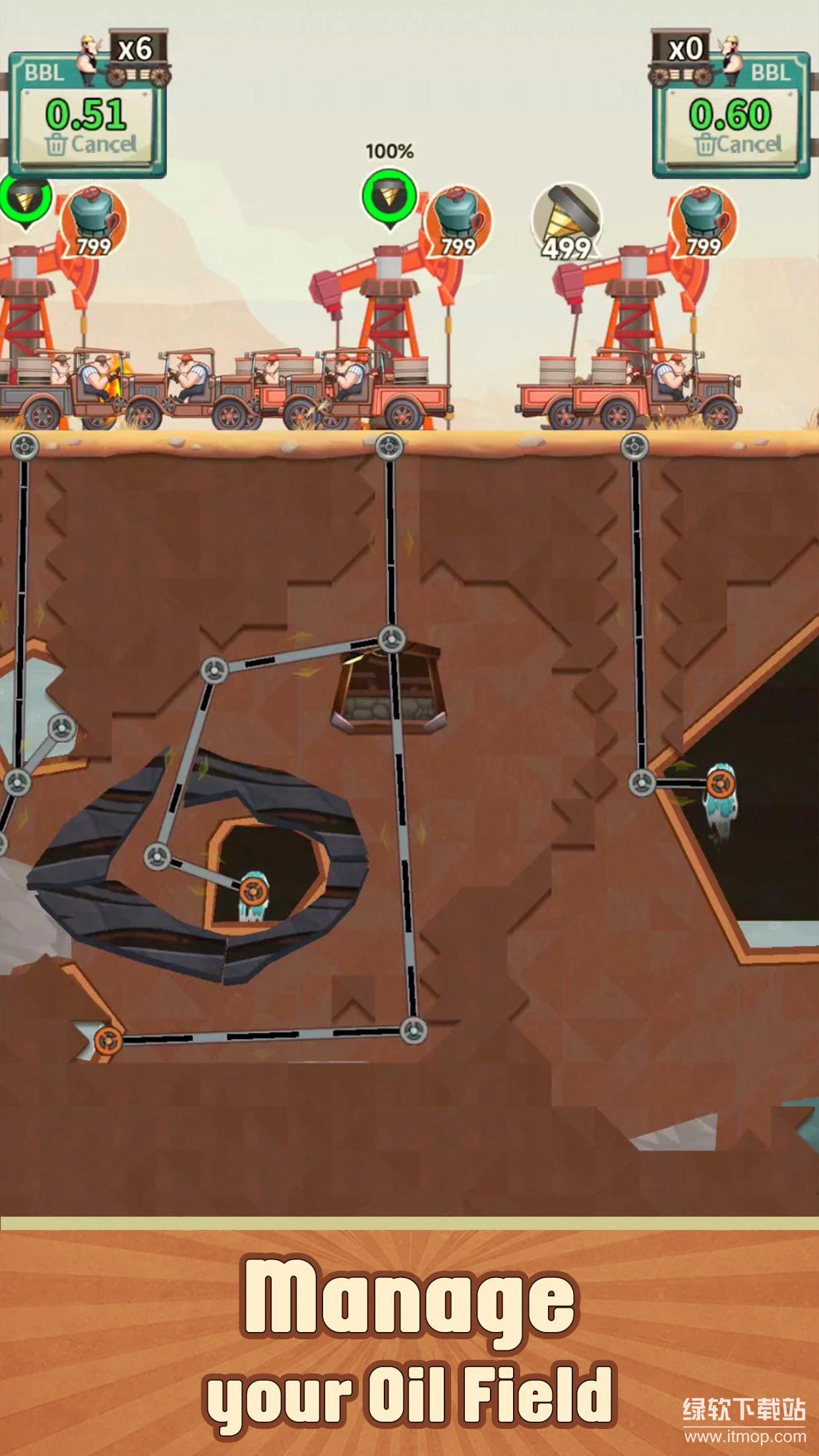Screen dimensions: 819x1456
Task: Choose the 799 tank next to the 100% drill
Action: [x=458, y=221]
